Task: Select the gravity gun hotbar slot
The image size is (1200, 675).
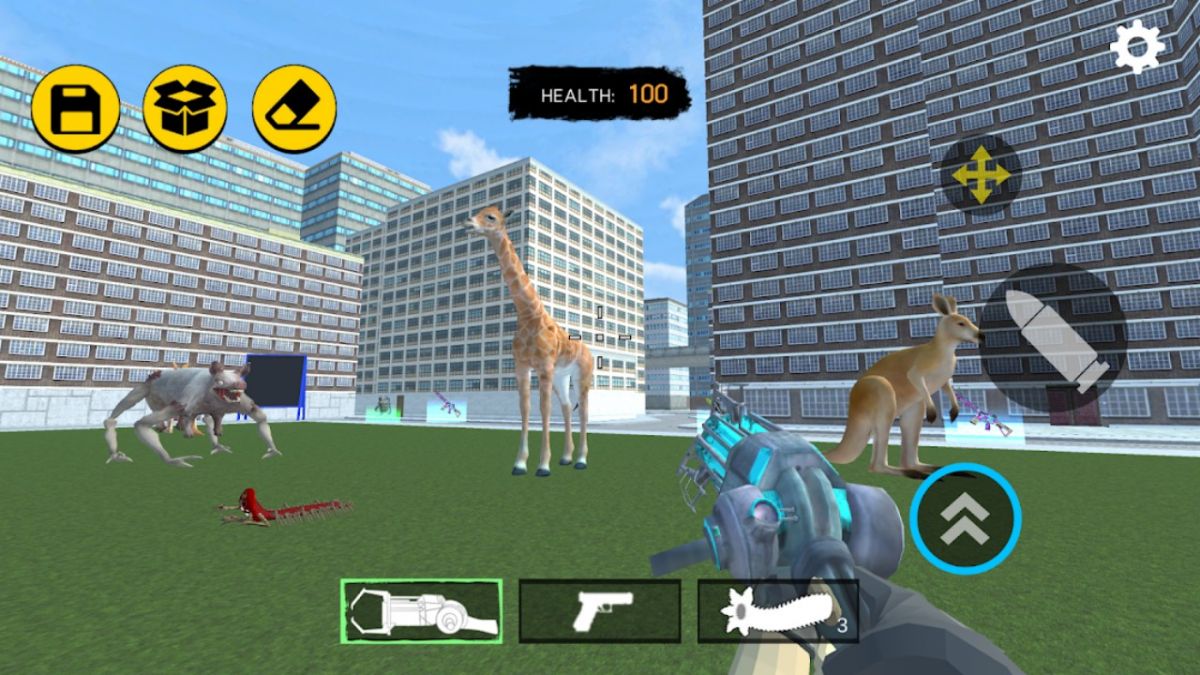Action: [x=421, y=611]
